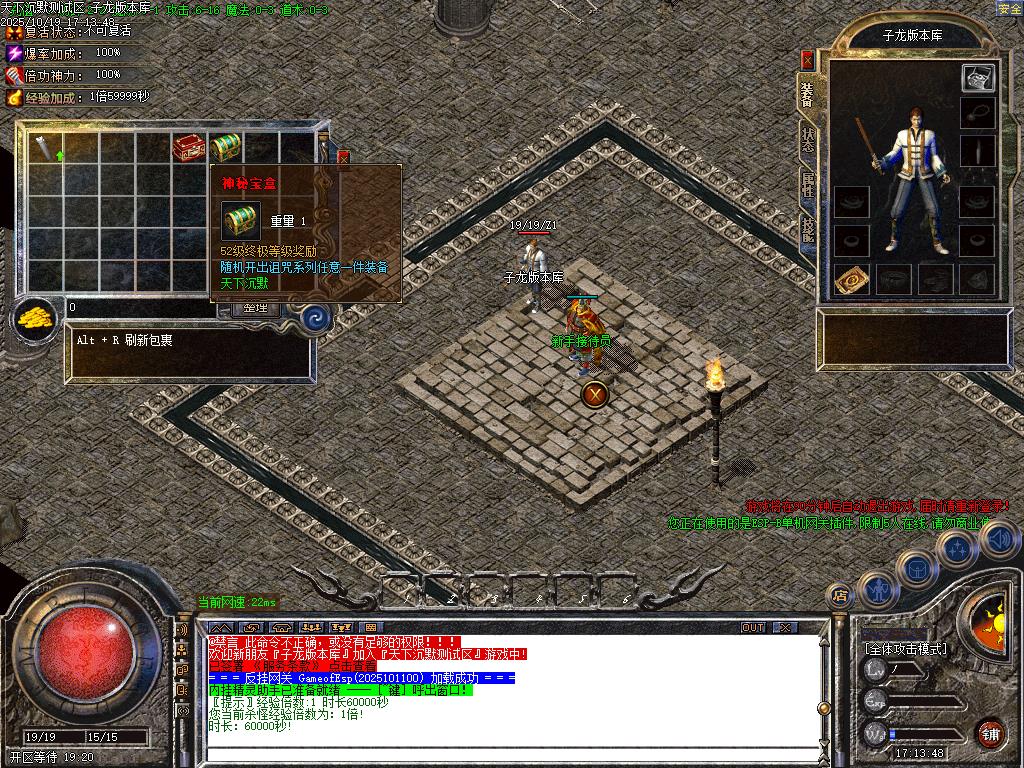This screenshot has width=1024, height=768.
Task: Click the round speaker sound button
Action: [998, 540]
